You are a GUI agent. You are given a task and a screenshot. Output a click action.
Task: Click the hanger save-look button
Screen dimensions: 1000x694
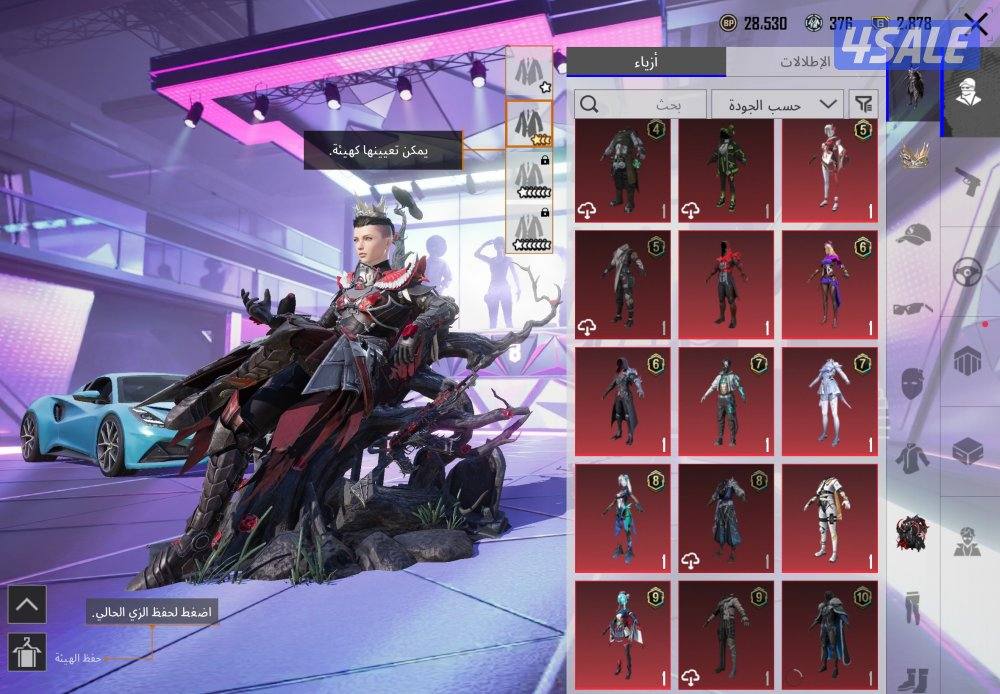click(25, 653)
